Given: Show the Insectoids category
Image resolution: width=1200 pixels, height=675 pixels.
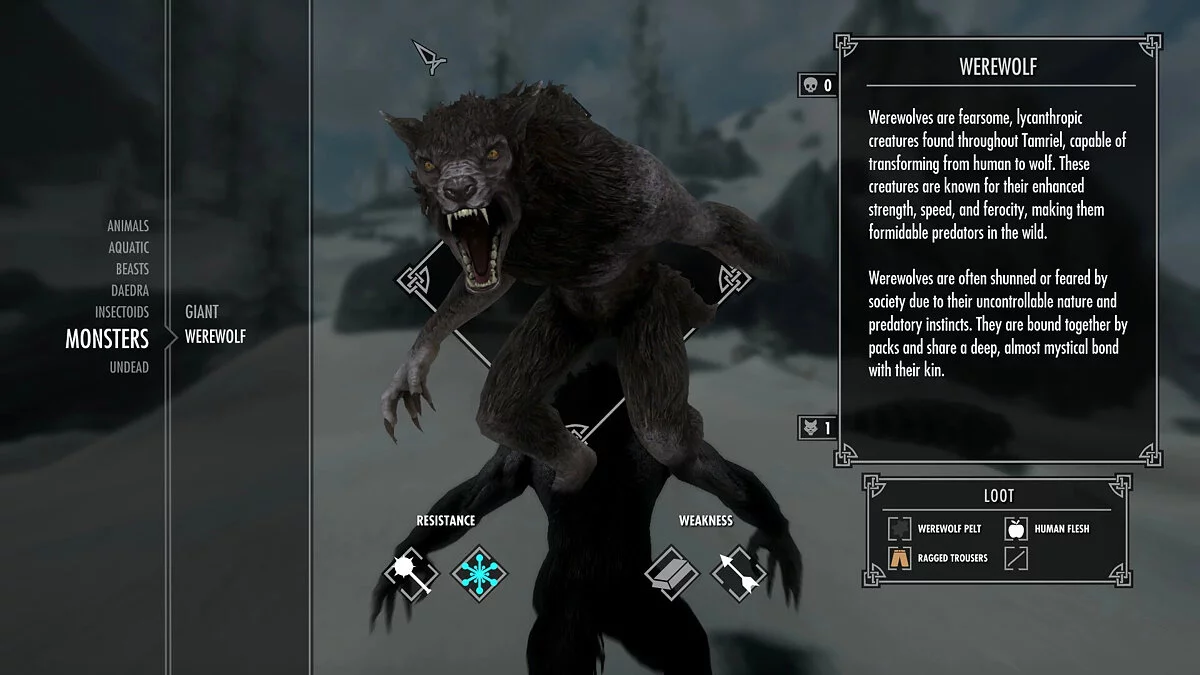Looking at the screenshot, I should [122, 312].
